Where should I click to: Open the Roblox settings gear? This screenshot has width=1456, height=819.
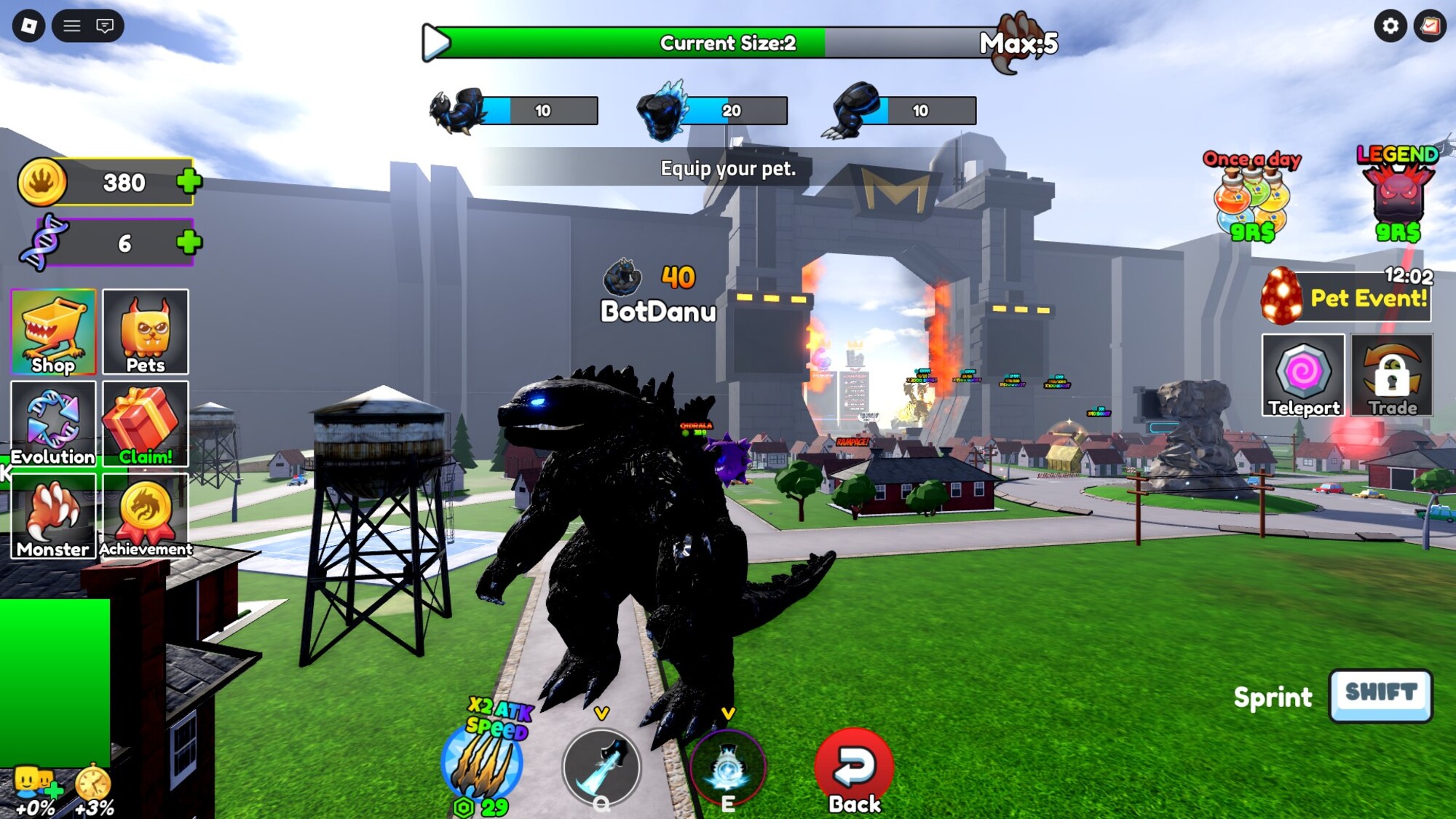[1390, 26]
